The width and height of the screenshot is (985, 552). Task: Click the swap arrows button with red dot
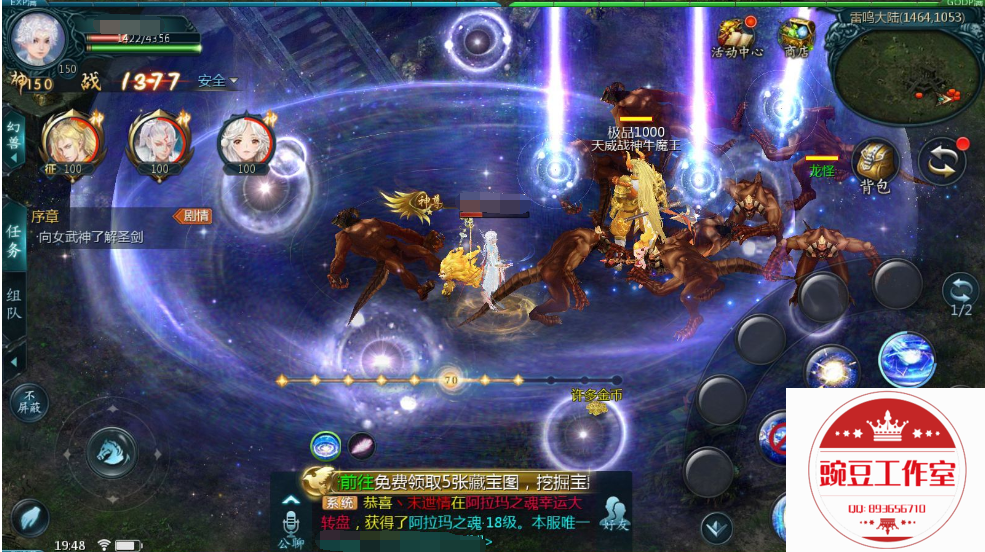(943, 160)
